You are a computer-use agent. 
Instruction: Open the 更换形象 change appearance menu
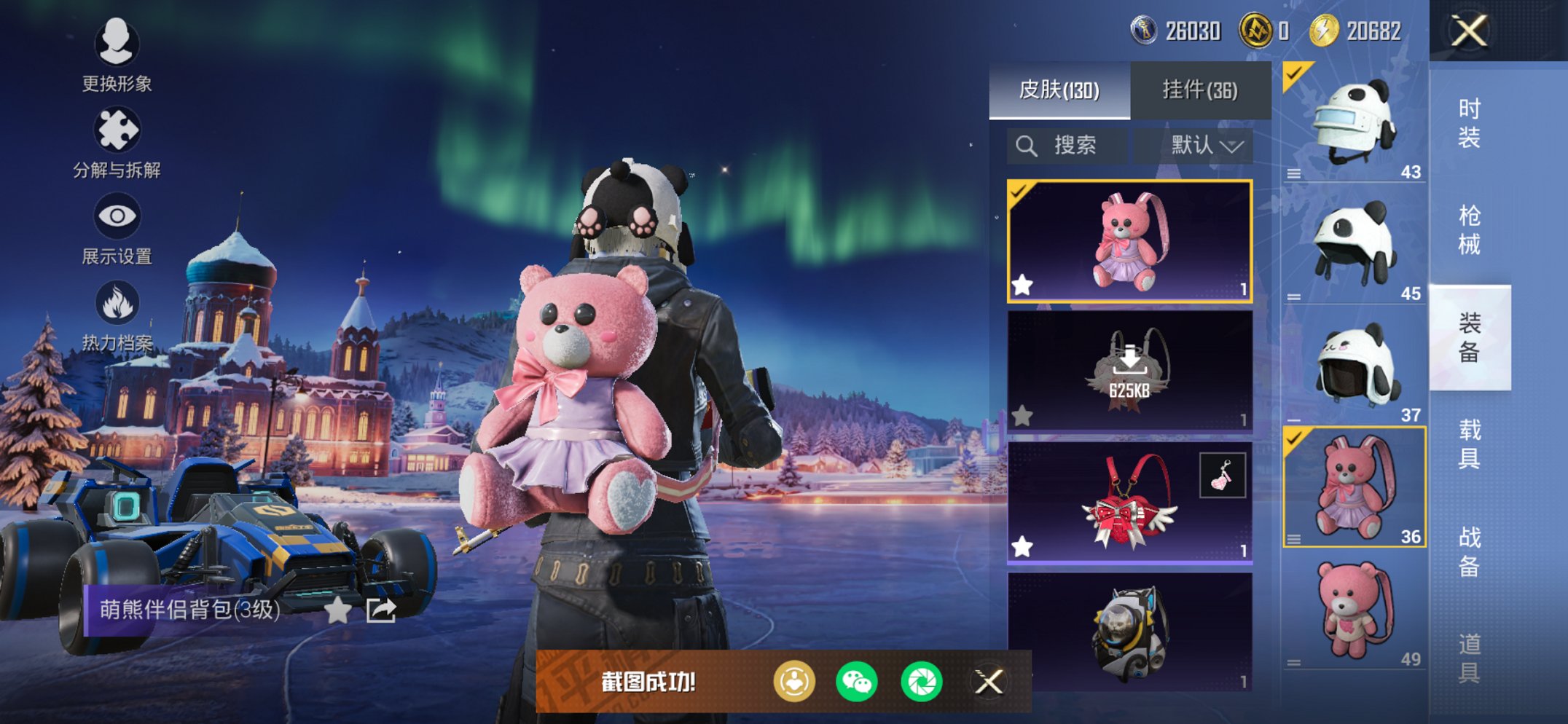(x=117, y=55)
